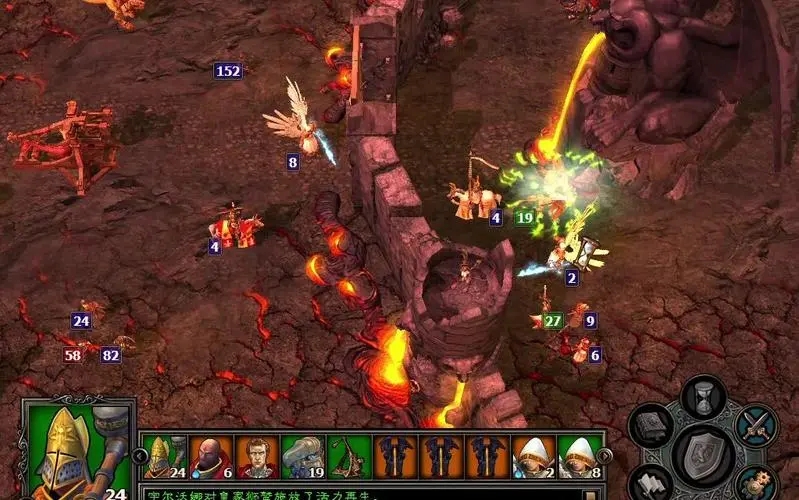The image size is (799, 500).
Task: Click the wait hourglass button
Action: 703,394
